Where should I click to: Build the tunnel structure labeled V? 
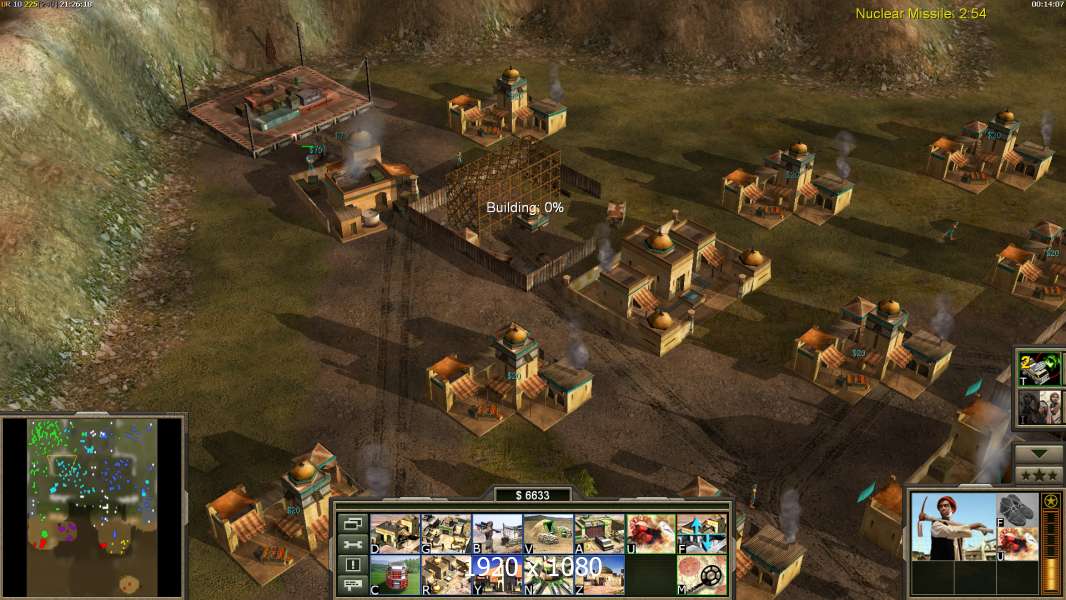coord(548,533)
